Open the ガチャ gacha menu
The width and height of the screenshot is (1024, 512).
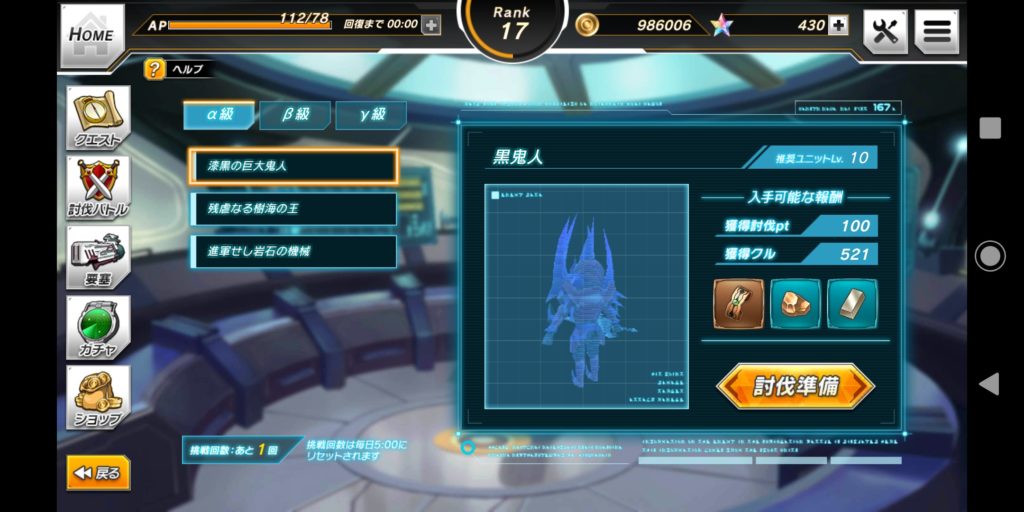(x=98, y=327)
